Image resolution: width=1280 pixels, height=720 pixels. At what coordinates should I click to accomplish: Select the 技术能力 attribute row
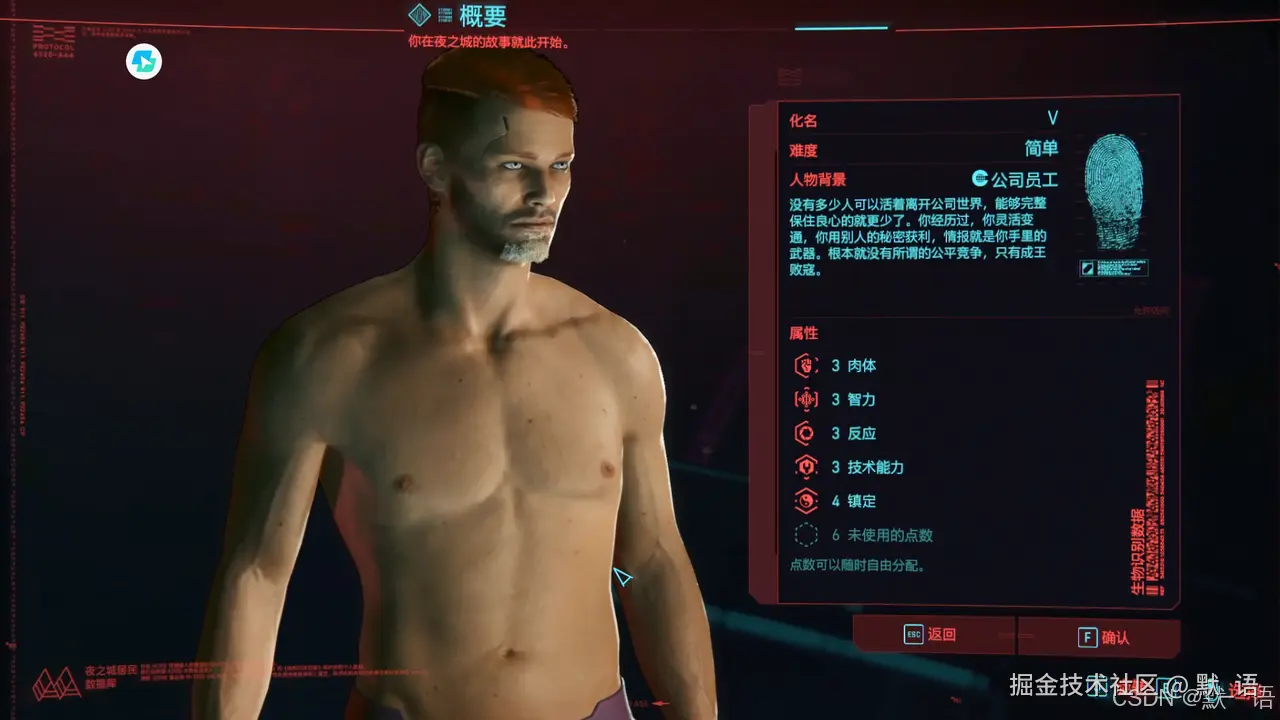coord(866,468)
